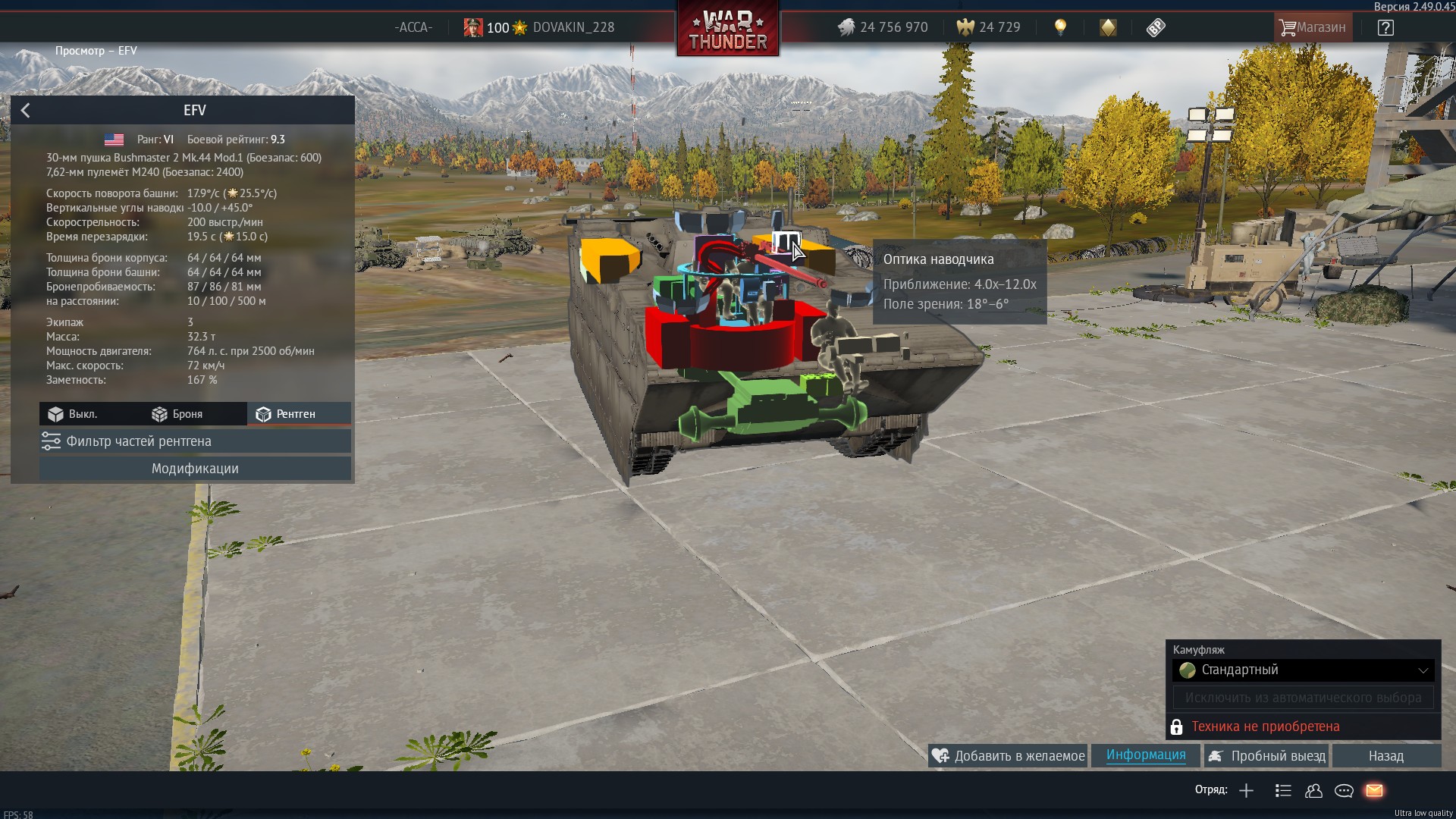This screenshot has width=1456, height=819.
Task: Click the light bulb icon
Action: [1060, 28]
